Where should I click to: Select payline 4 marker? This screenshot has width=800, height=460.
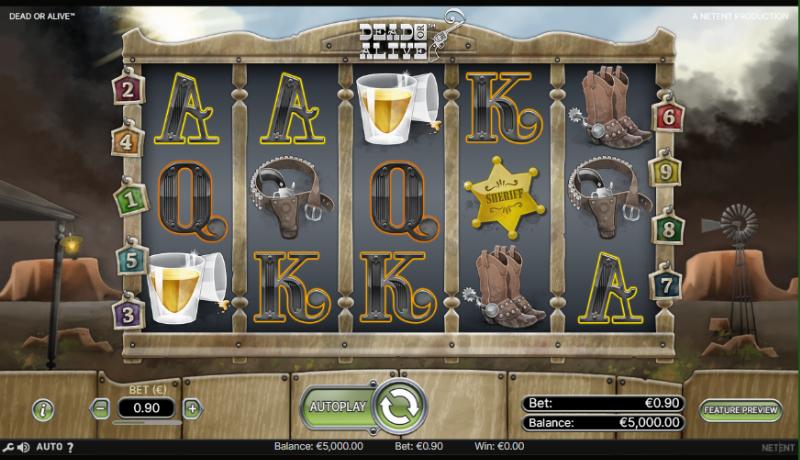tap(127, 142)
